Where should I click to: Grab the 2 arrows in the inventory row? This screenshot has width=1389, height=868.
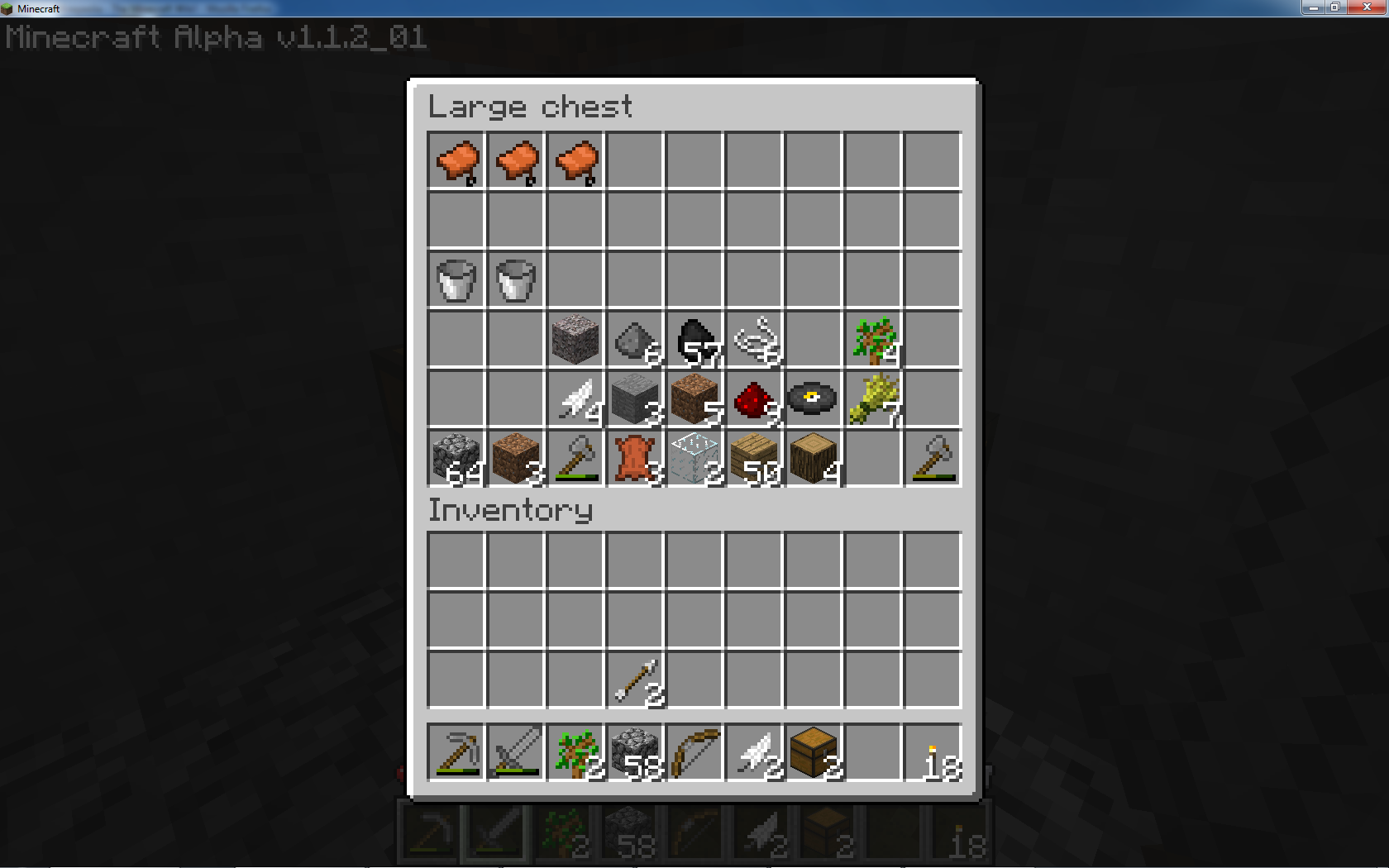(x=635, y=680)
